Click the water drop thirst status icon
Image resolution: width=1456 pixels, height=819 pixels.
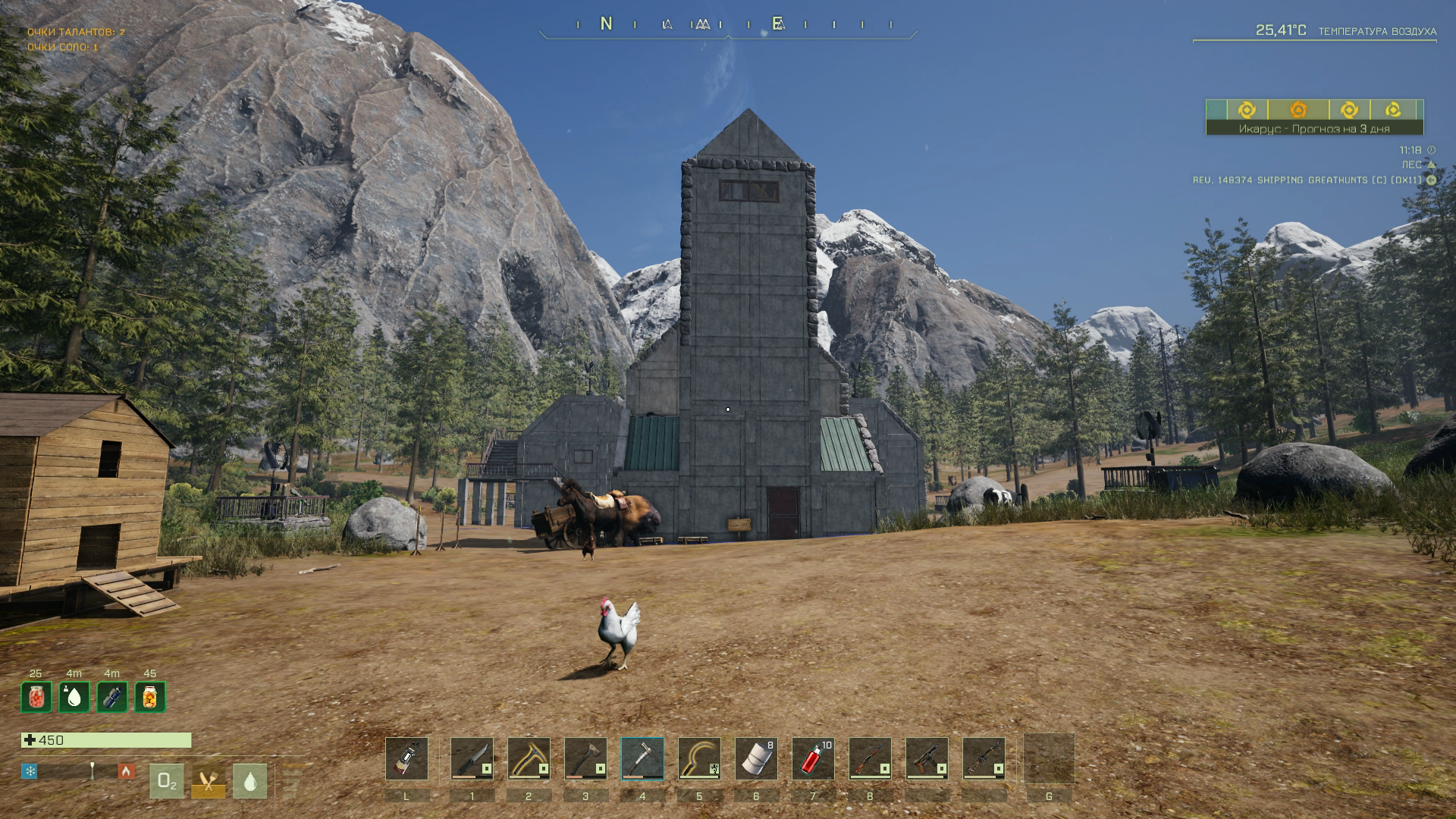pyautogui.click(x=250, y=781)
